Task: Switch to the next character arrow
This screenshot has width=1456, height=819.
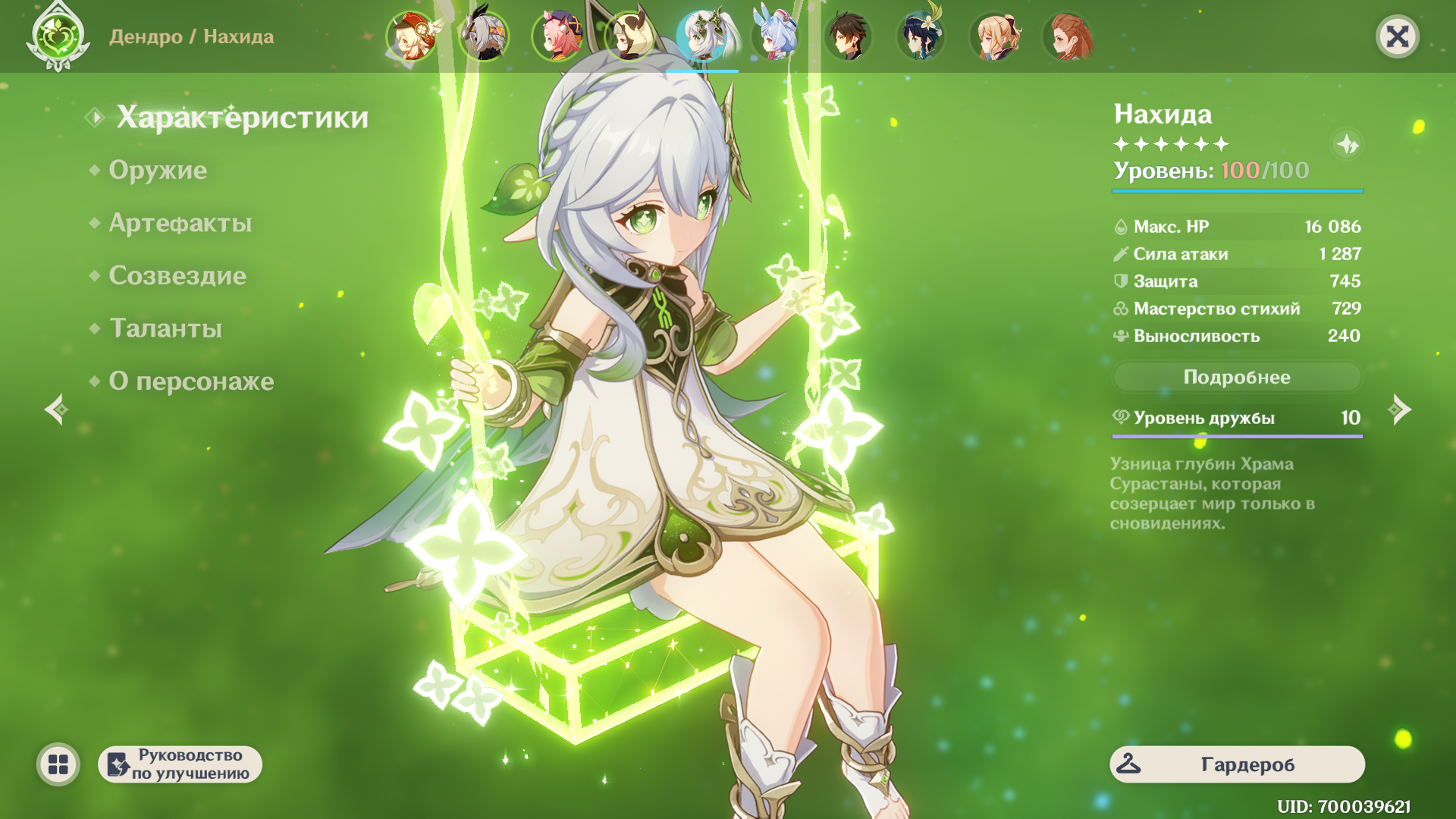Action: coord(1399,410)
